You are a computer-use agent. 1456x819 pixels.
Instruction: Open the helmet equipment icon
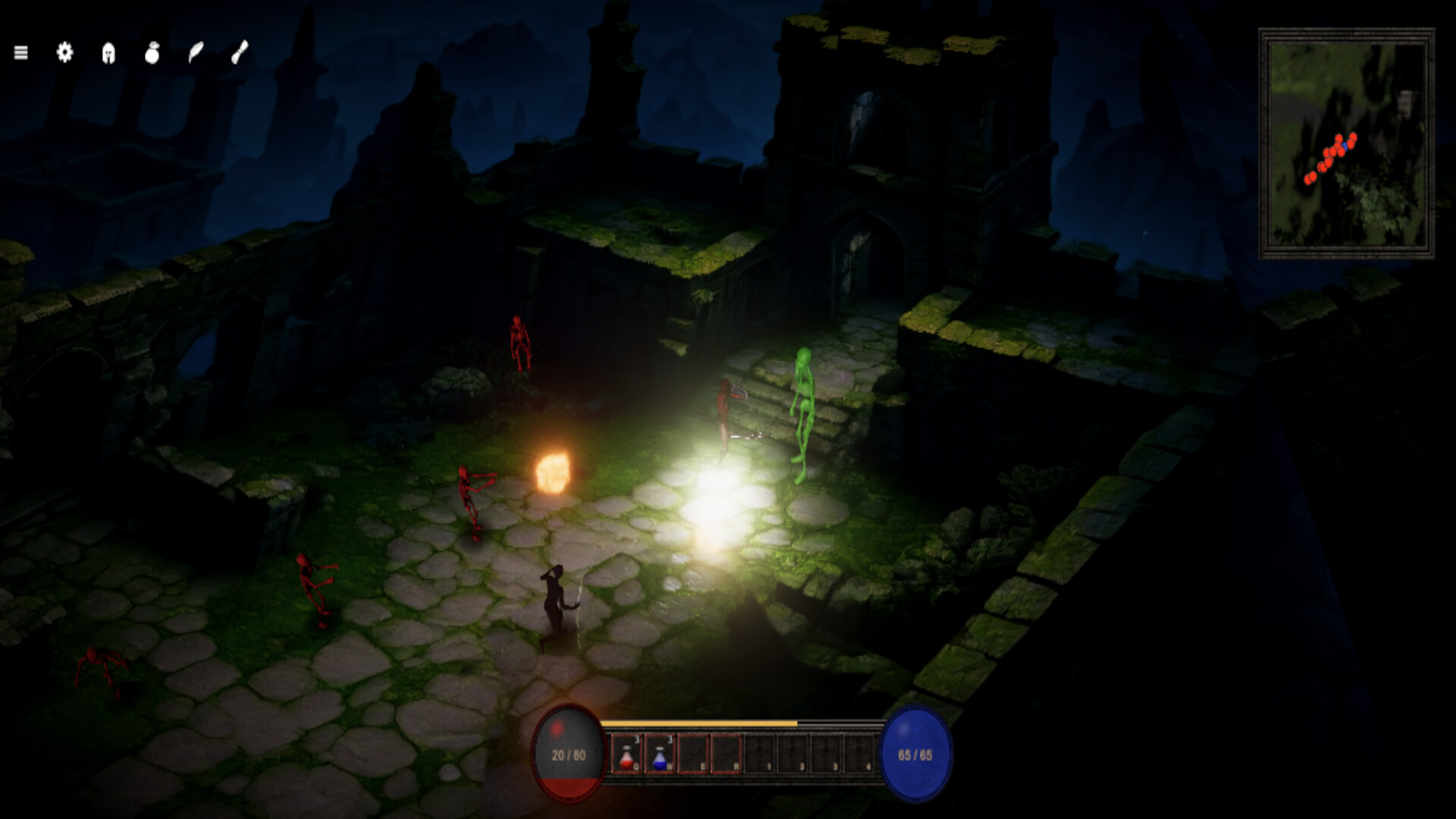(x=107, y=53)
